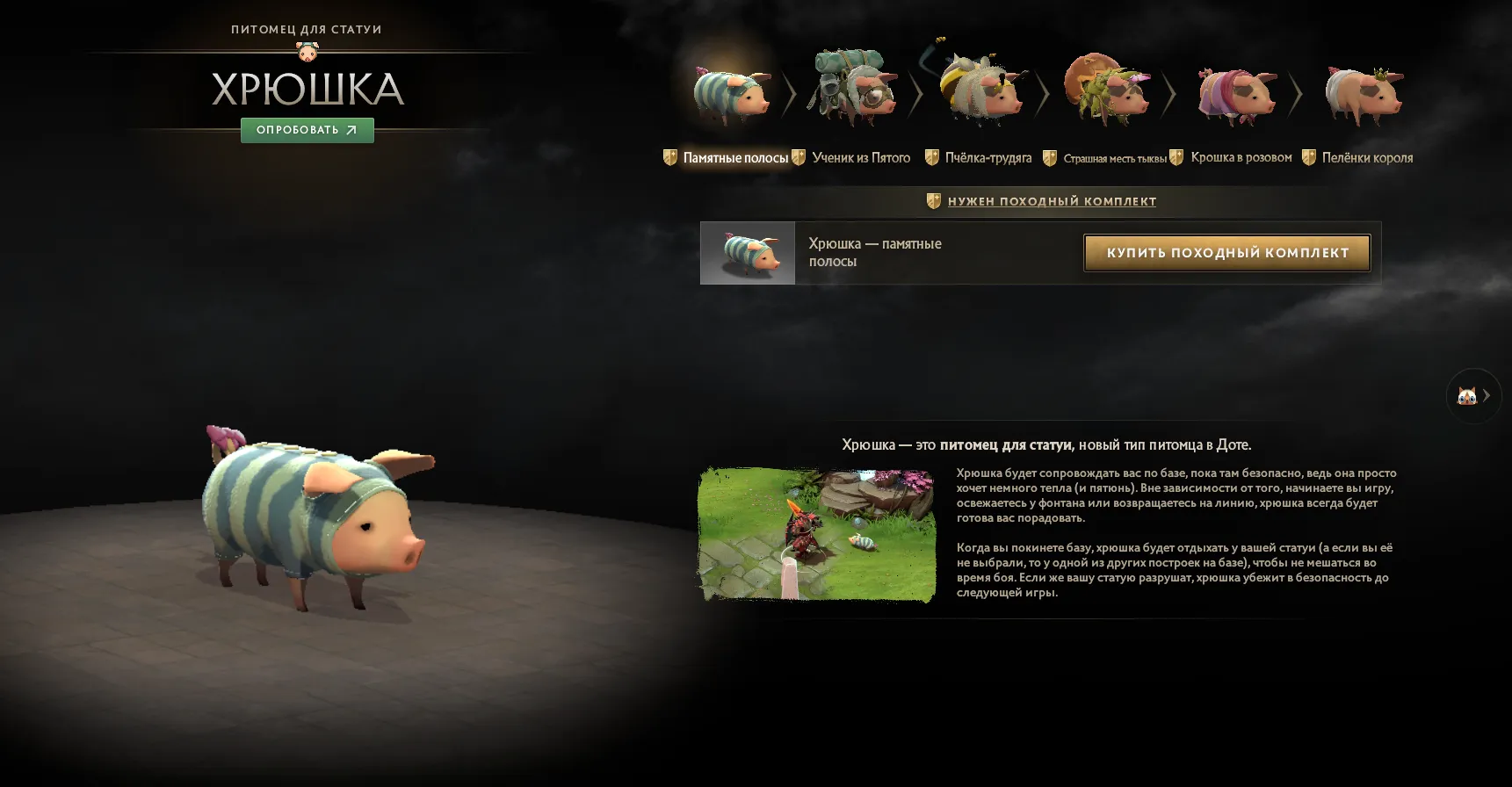Click the «КУПИТЬ ПОХОДНЫЙ КОМПЛЕКТ» button

(1226, 253)
